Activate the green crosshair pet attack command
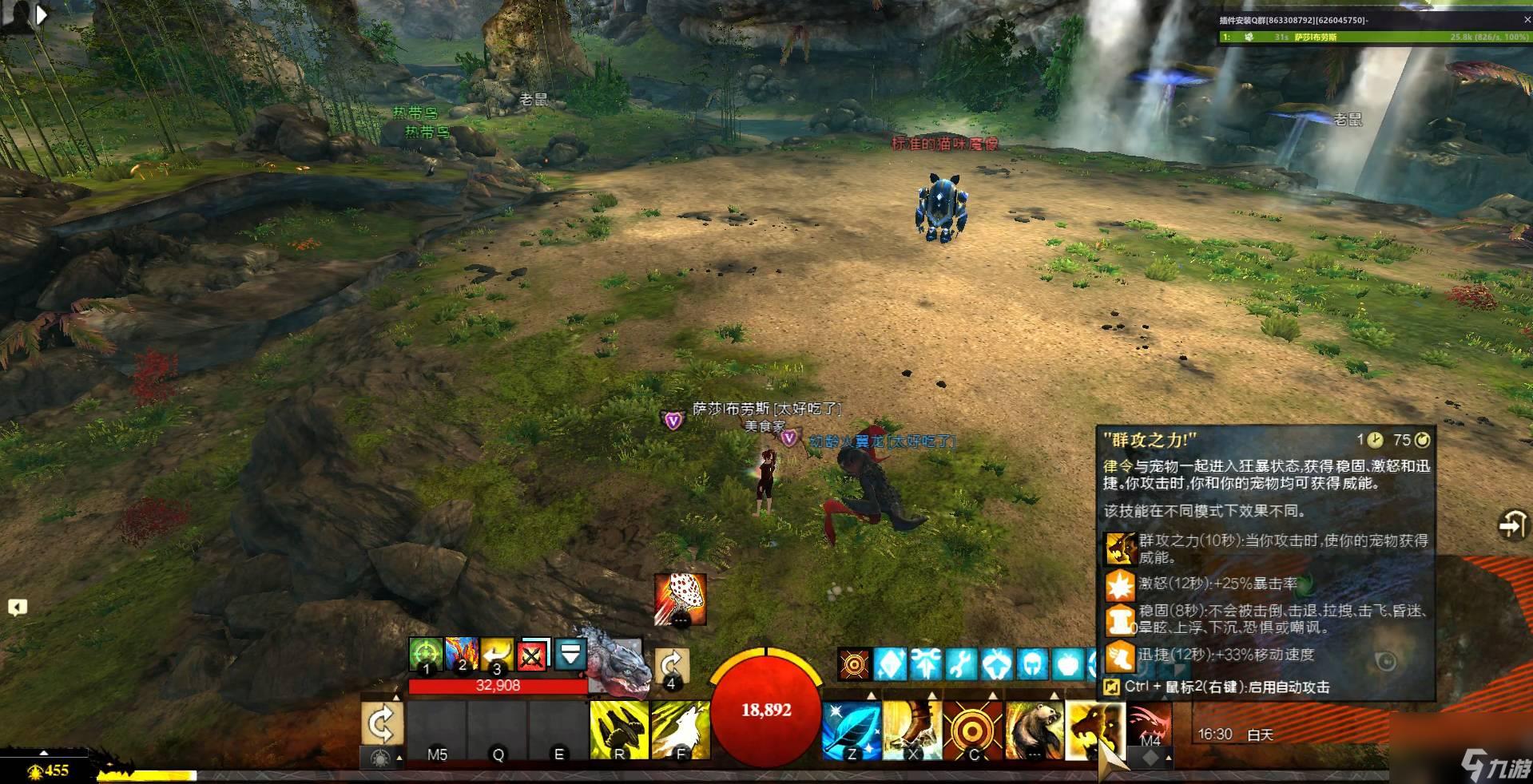This screenshot has width=1533, height=784. tap(426, 655)
